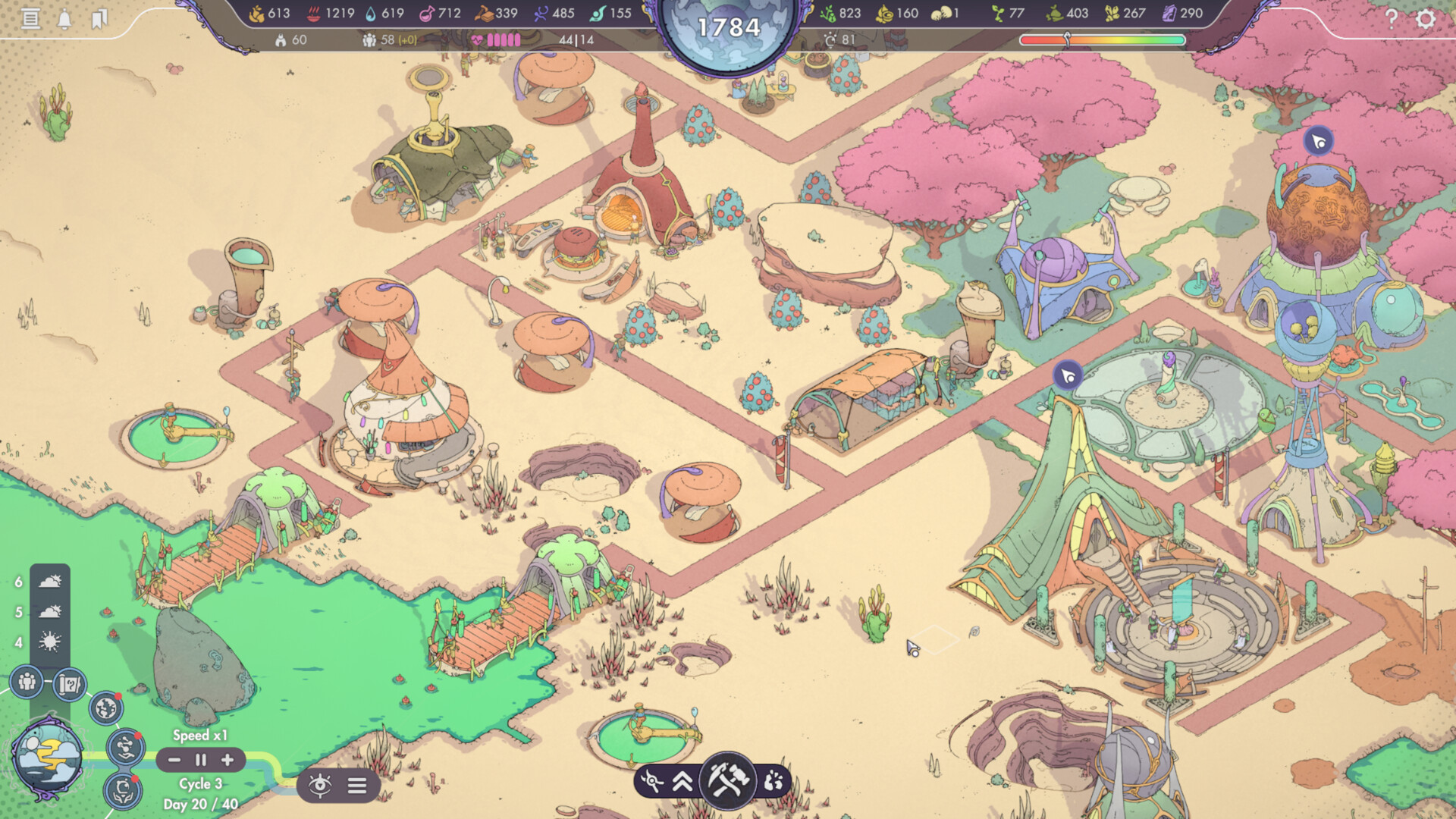Click the waypoint marker above the orange dome building
Screen dimensions: 1456x819
tap(1317, 141)
